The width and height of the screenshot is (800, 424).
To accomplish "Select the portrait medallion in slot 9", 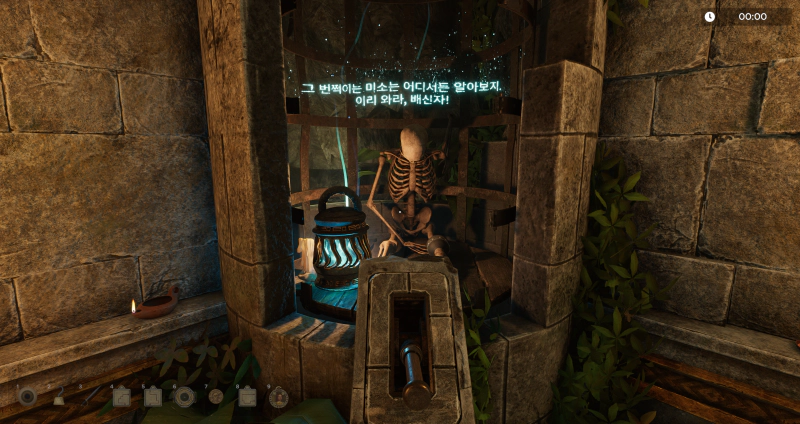I will click(x=278, y=397).
